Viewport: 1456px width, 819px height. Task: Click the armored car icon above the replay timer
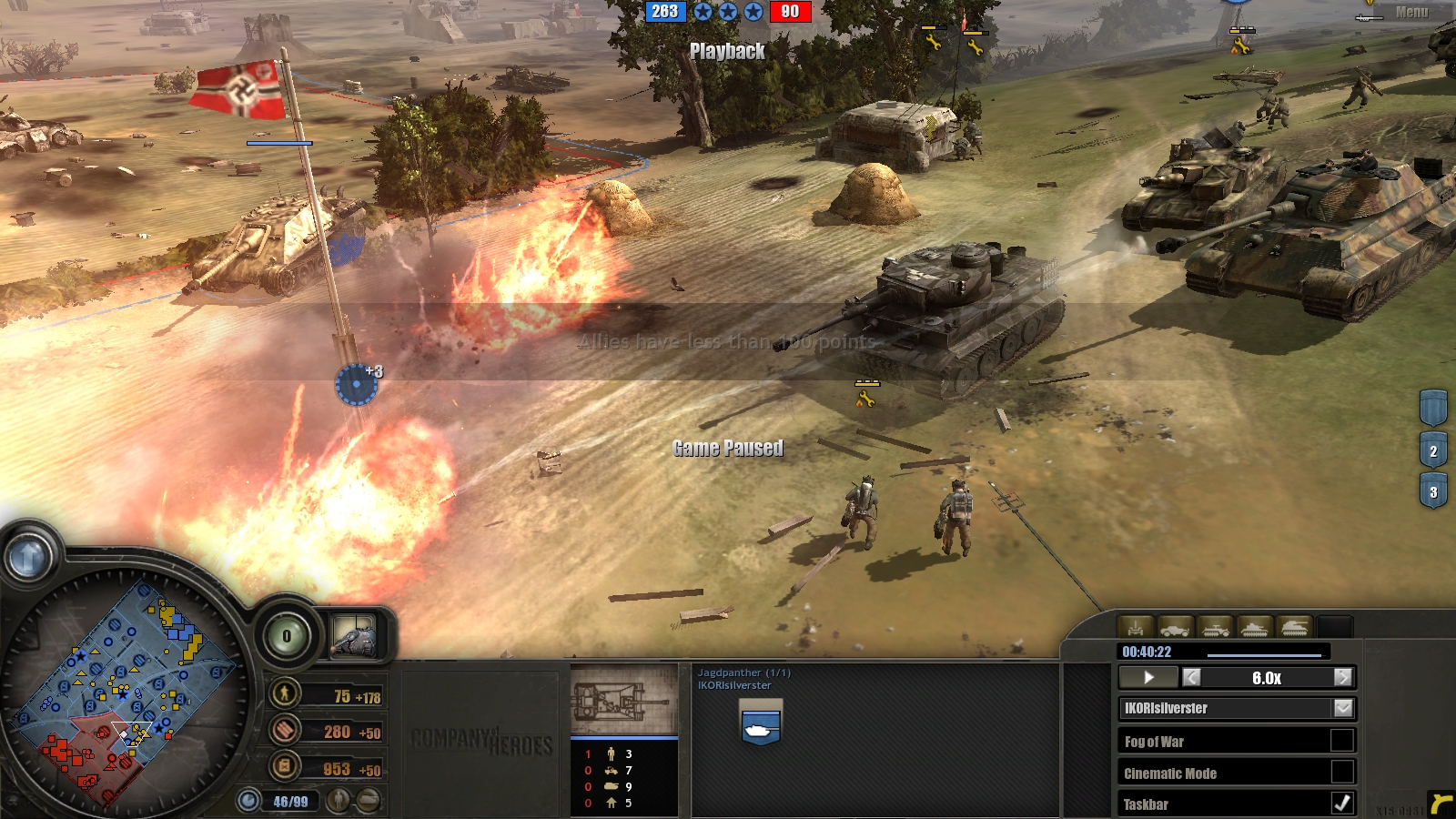click(x=1174, y=628)
